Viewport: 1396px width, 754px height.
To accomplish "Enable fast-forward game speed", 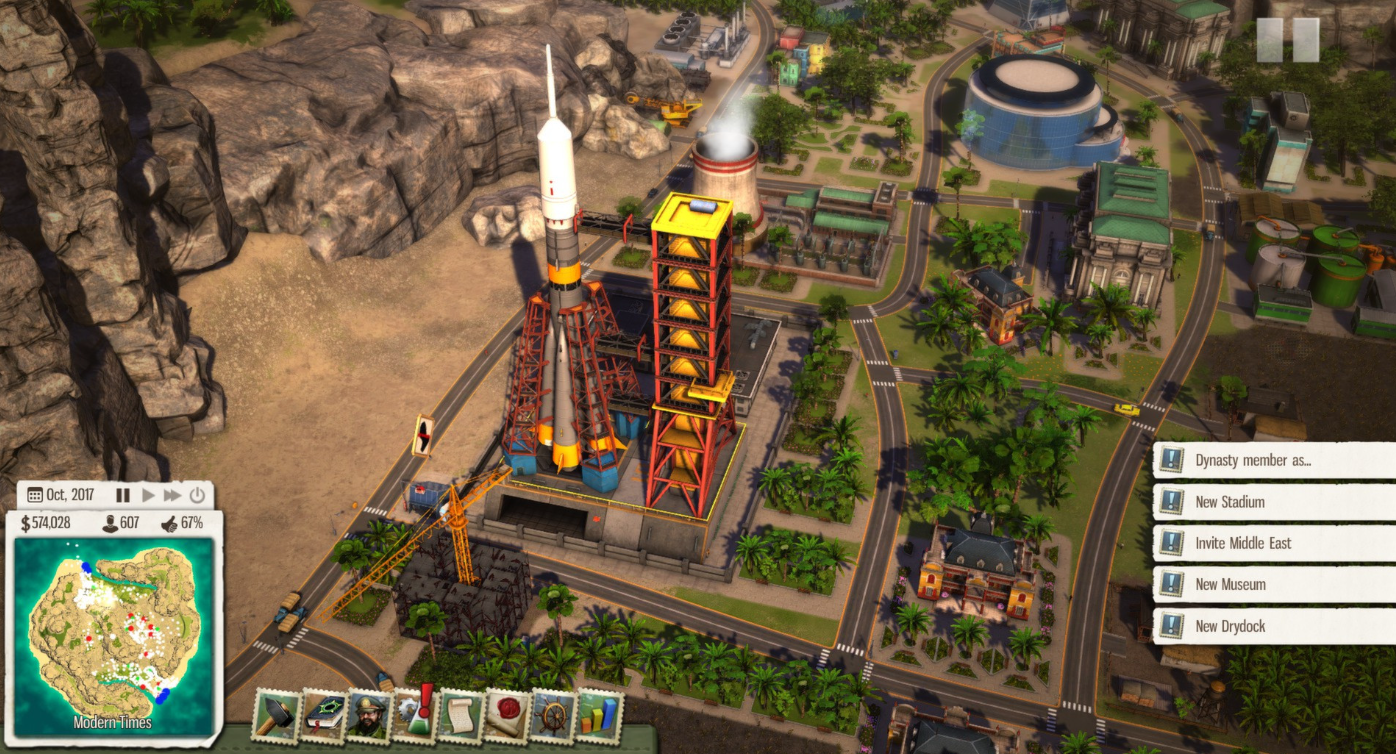I will click(x=173, y=494).
